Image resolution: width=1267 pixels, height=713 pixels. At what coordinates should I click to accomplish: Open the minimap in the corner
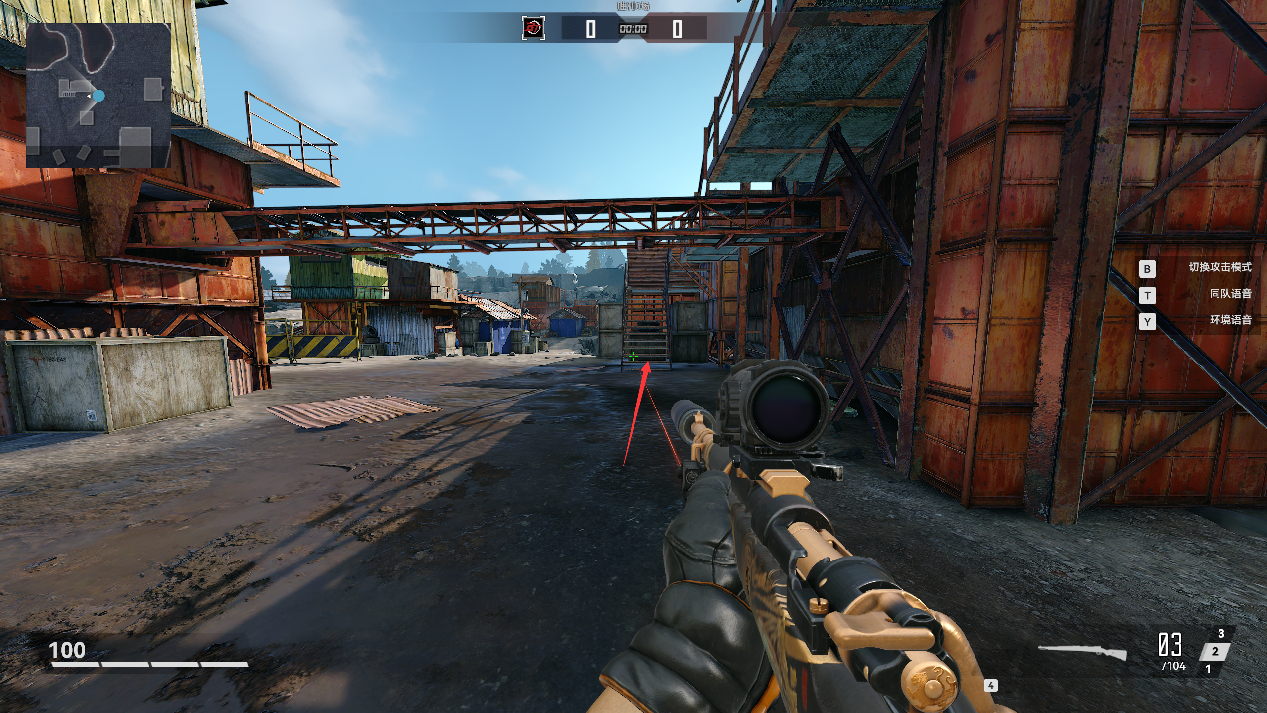point(98,95)
